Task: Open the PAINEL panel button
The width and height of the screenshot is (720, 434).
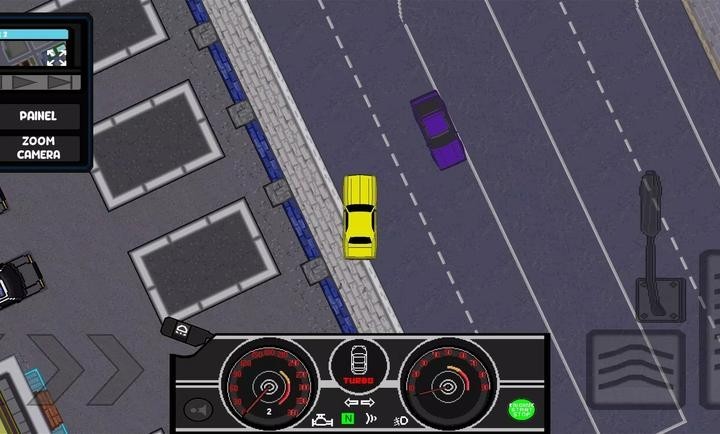Action: pos(39,116)
